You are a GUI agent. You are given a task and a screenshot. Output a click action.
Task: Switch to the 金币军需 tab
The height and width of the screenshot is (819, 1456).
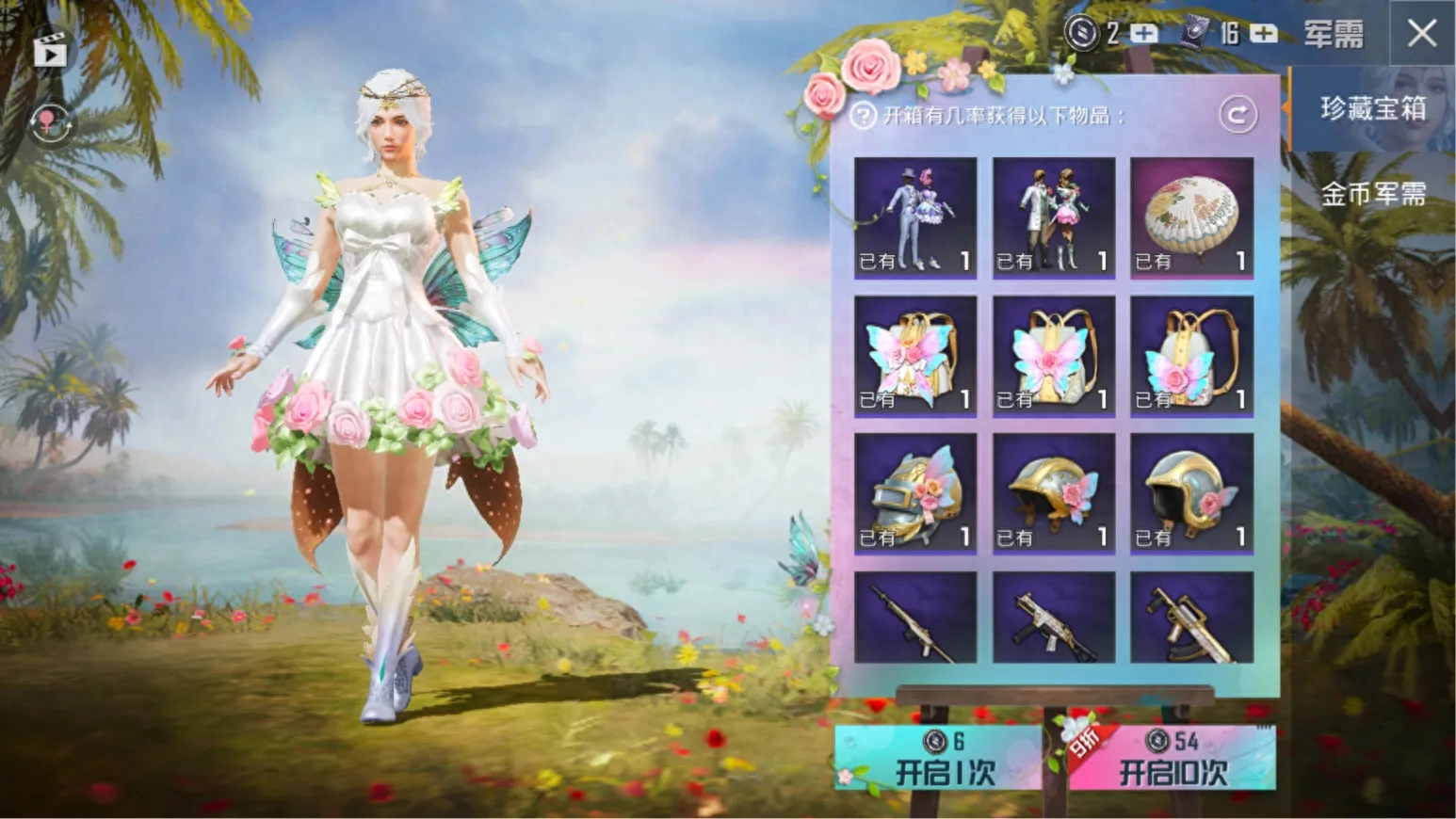1372,194
